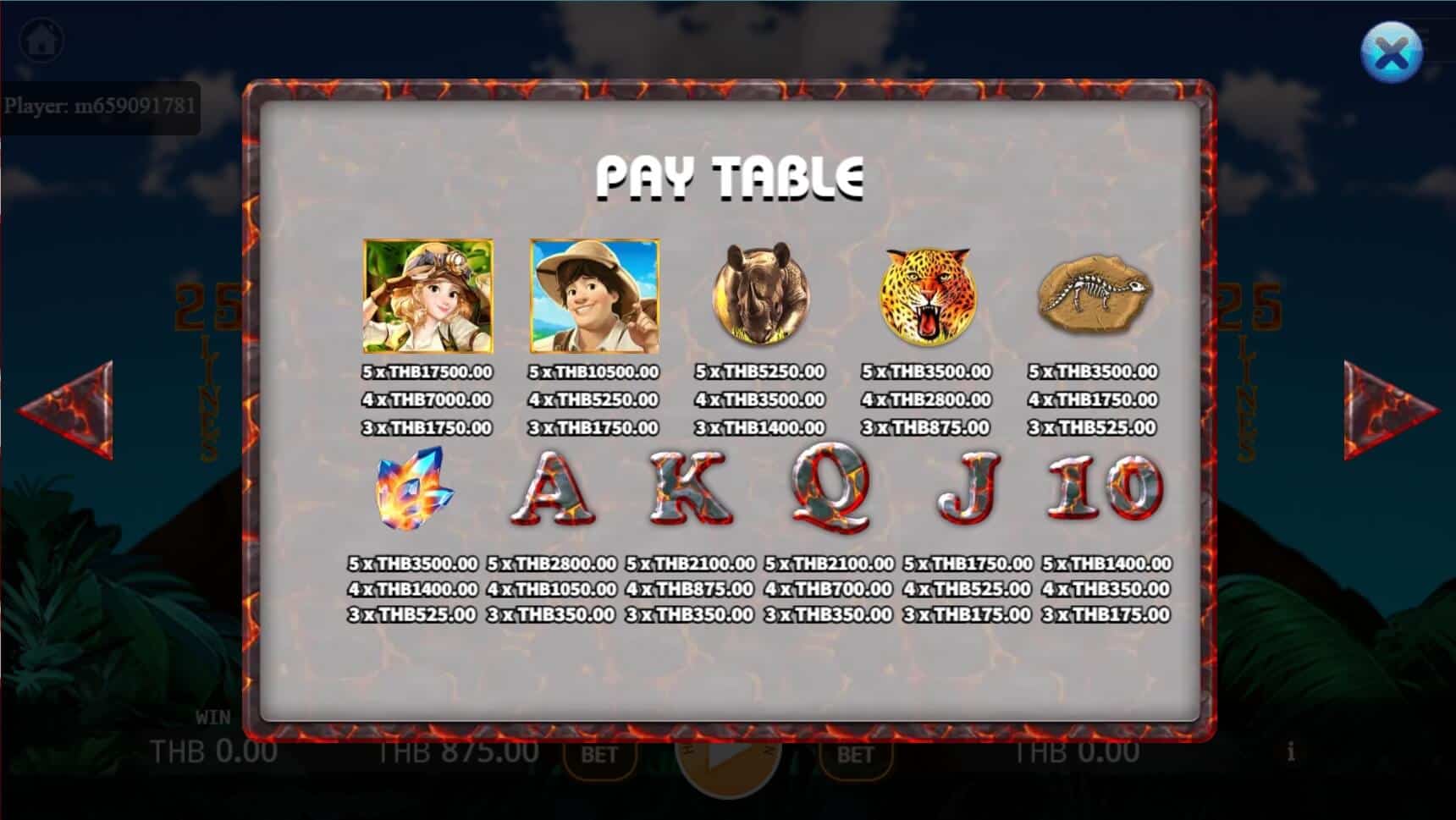This screenshot has height=820, width=1456.
Task: Open the info panel via the i icon
Action: (1290, 750)
